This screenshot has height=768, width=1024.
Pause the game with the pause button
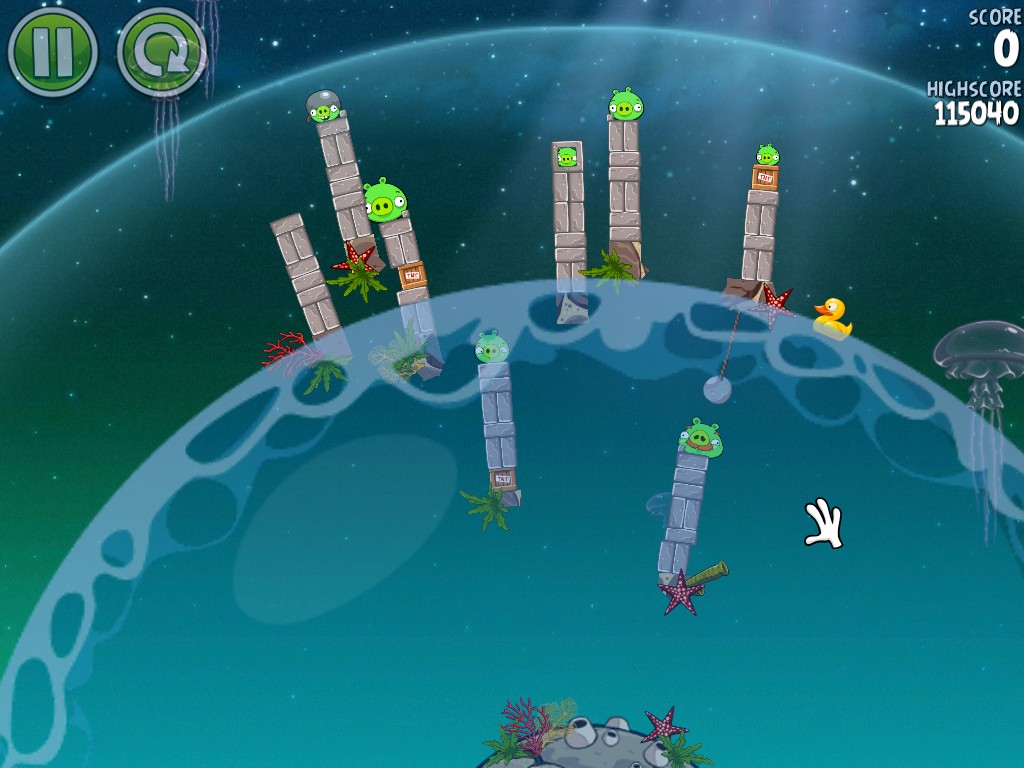pos(52,52)
